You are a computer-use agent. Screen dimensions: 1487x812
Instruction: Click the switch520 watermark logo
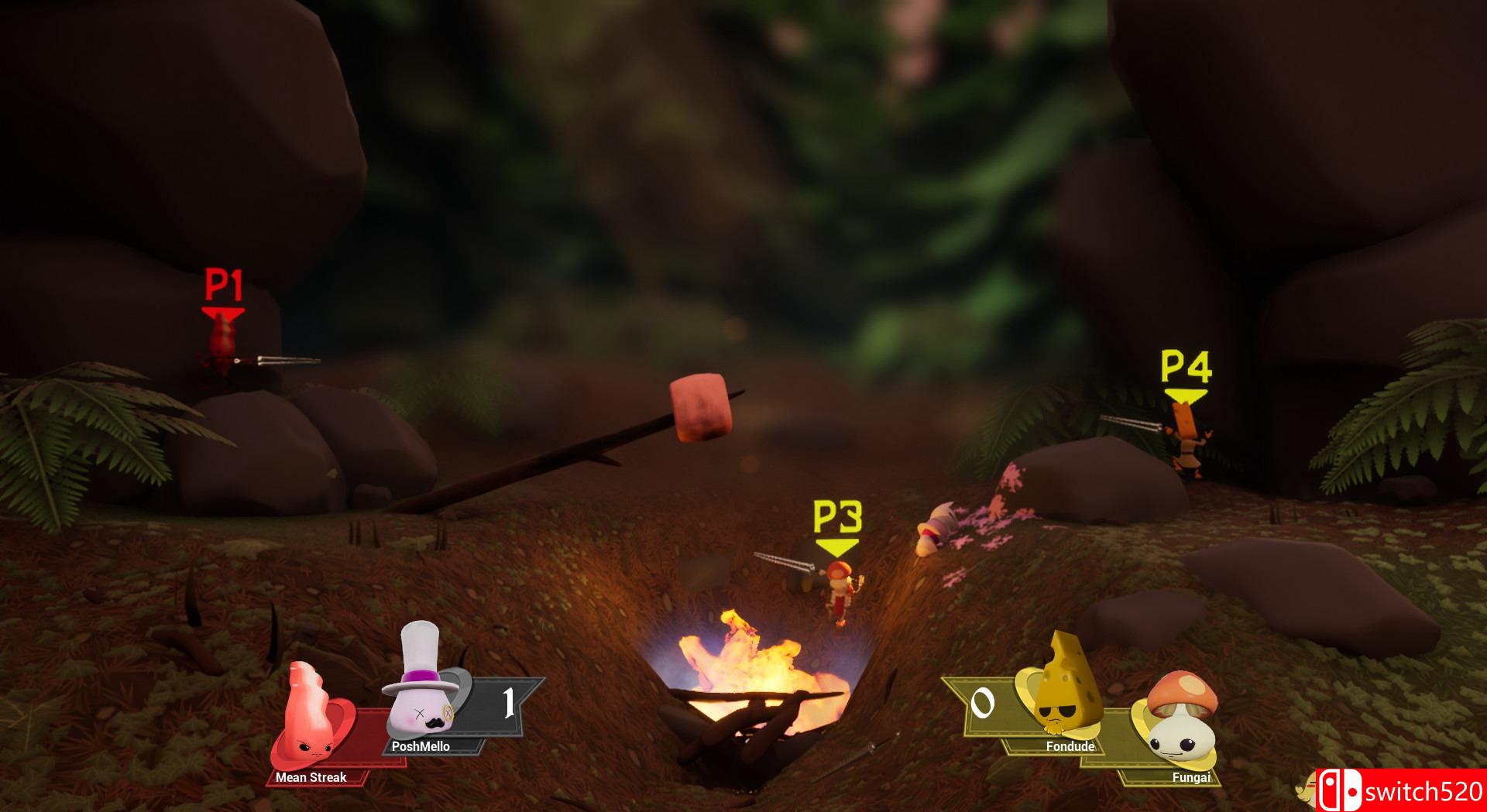click(1400, 790)
